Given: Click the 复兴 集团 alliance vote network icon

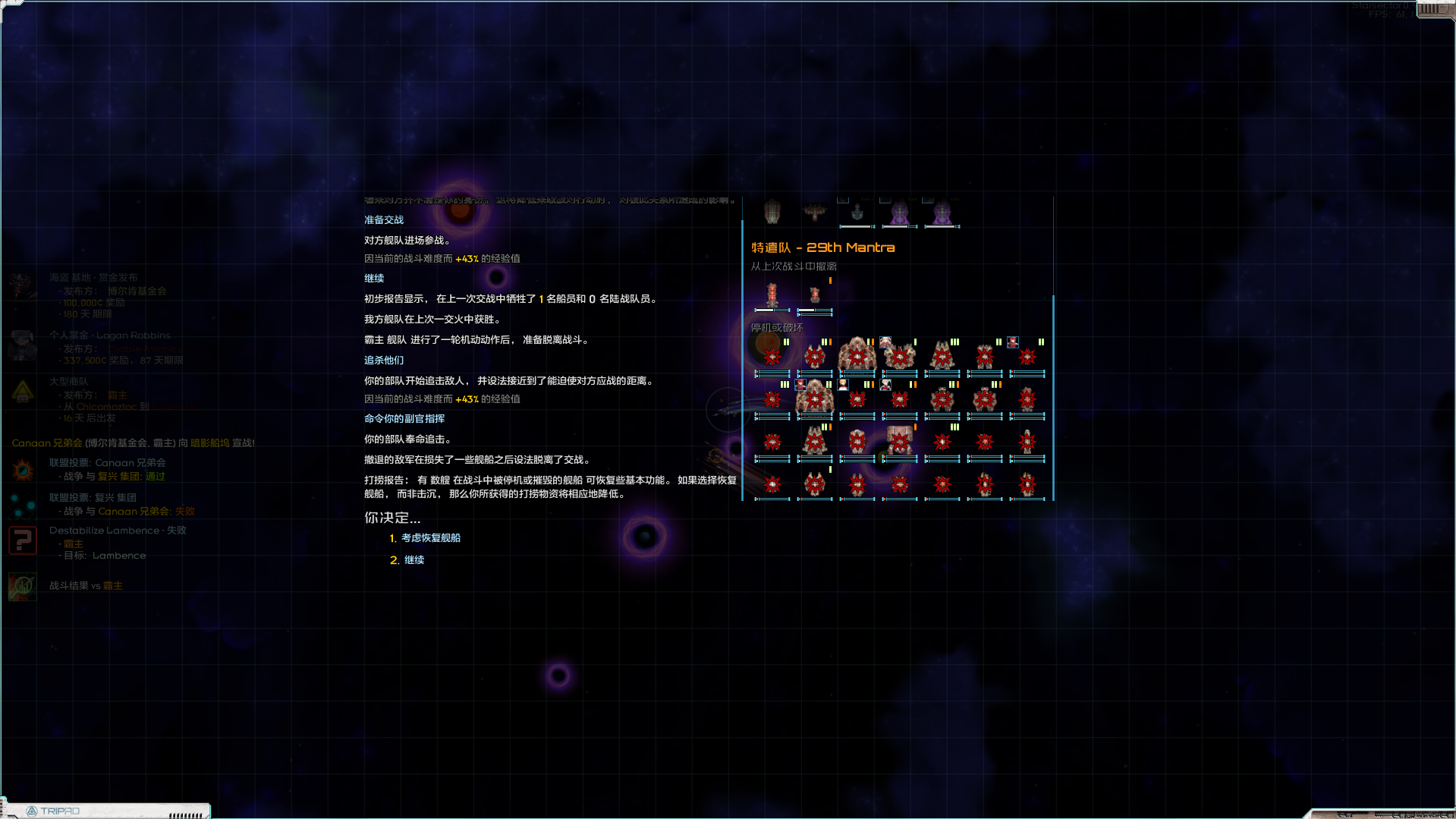Looking at the screenshot, I should [23, 503].
